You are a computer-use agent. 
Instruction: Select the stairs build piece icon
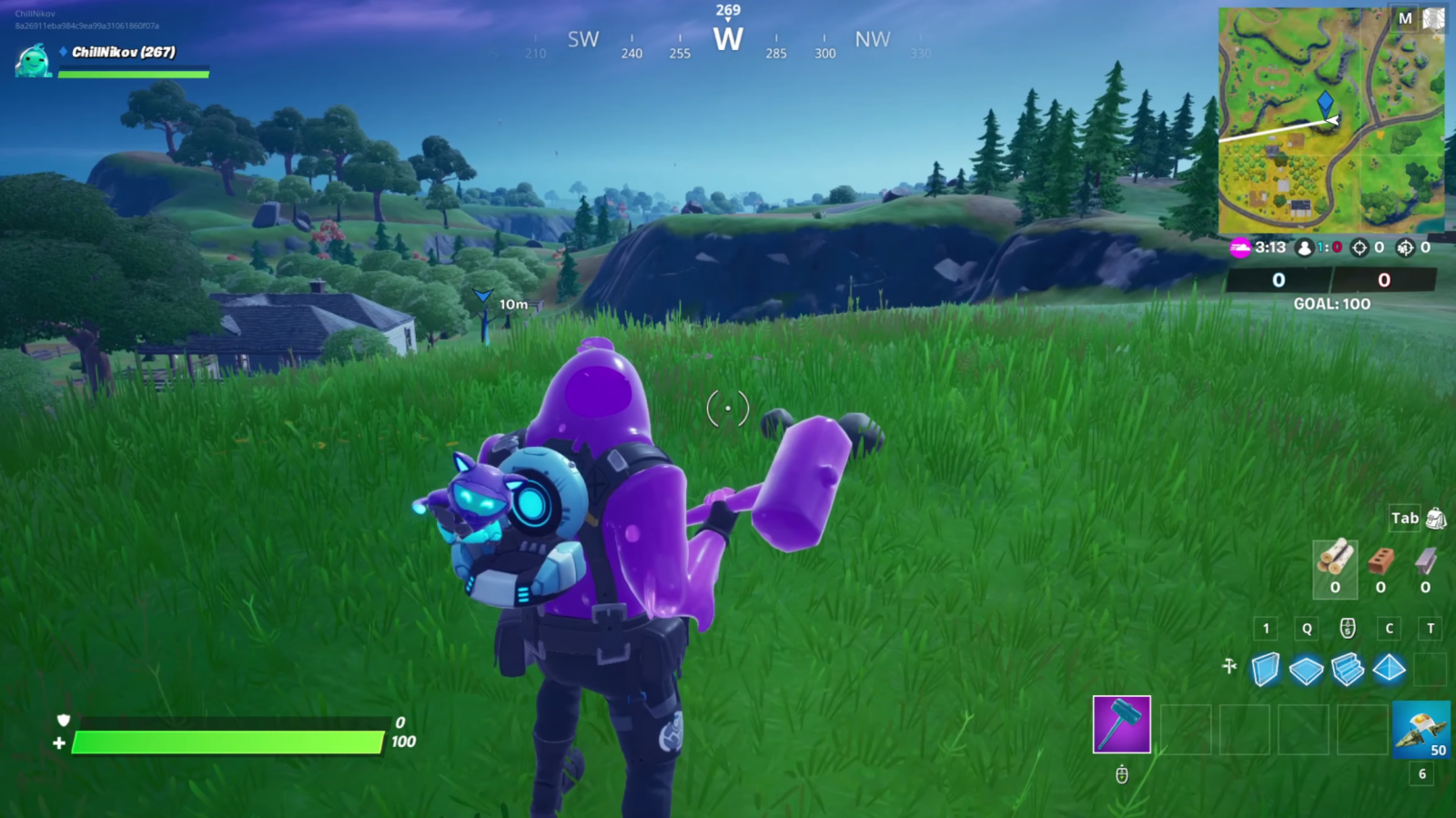(1348, 669)
